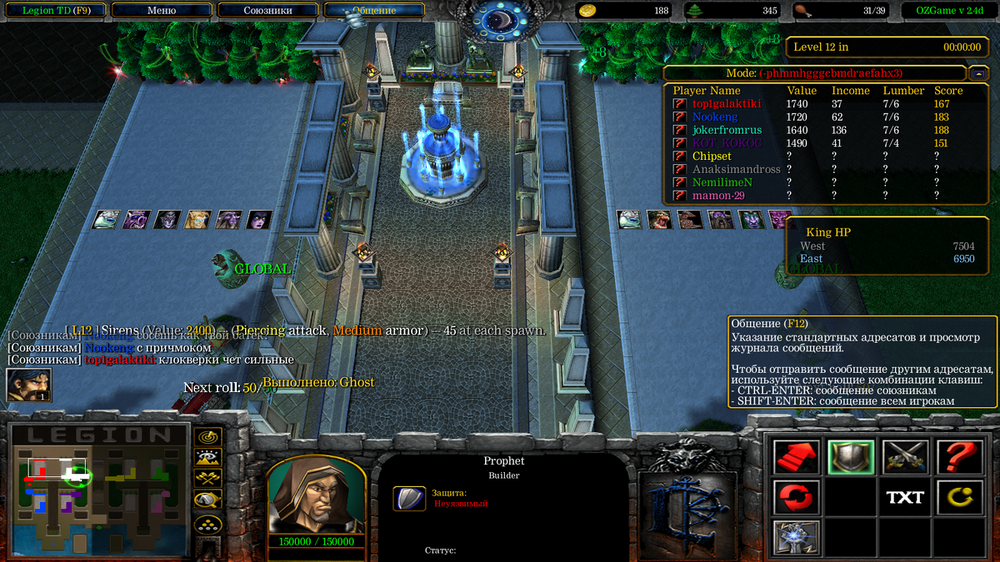Use the red upward arrow command

coord(796,457)
